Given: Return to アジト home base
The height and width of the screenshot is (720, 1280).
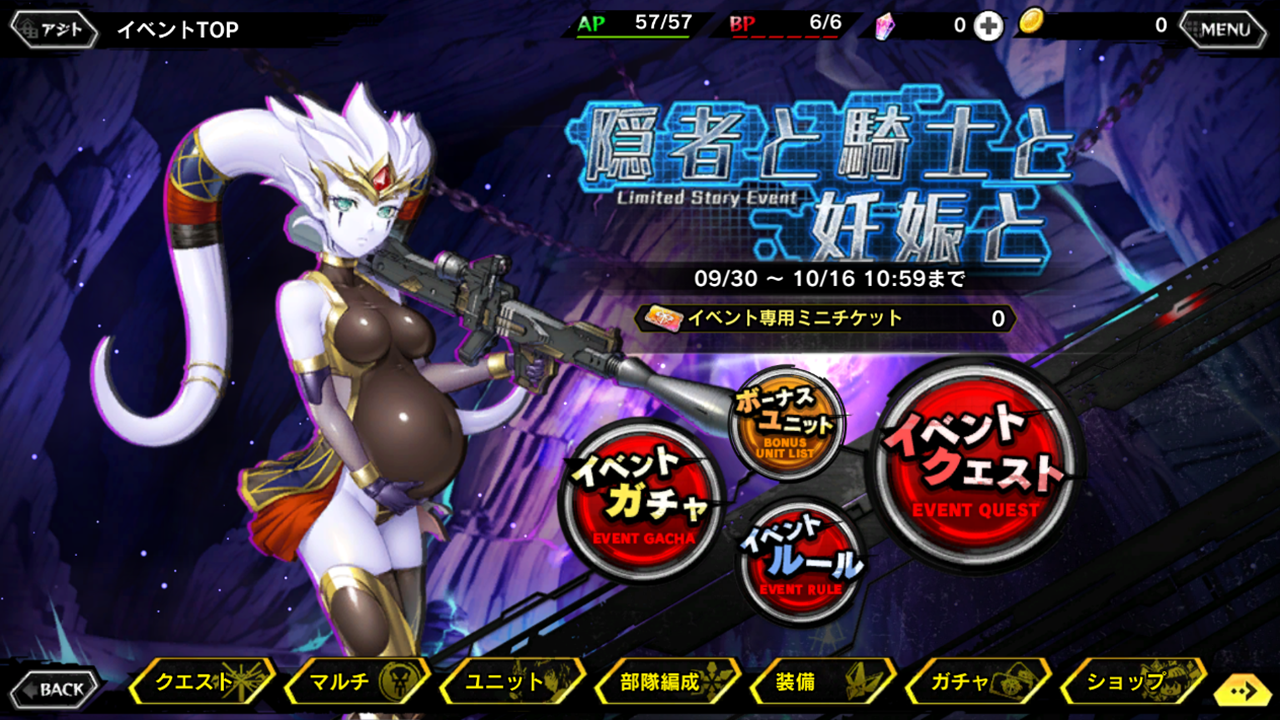Looking at the screenshot, I should coord(55,29).
